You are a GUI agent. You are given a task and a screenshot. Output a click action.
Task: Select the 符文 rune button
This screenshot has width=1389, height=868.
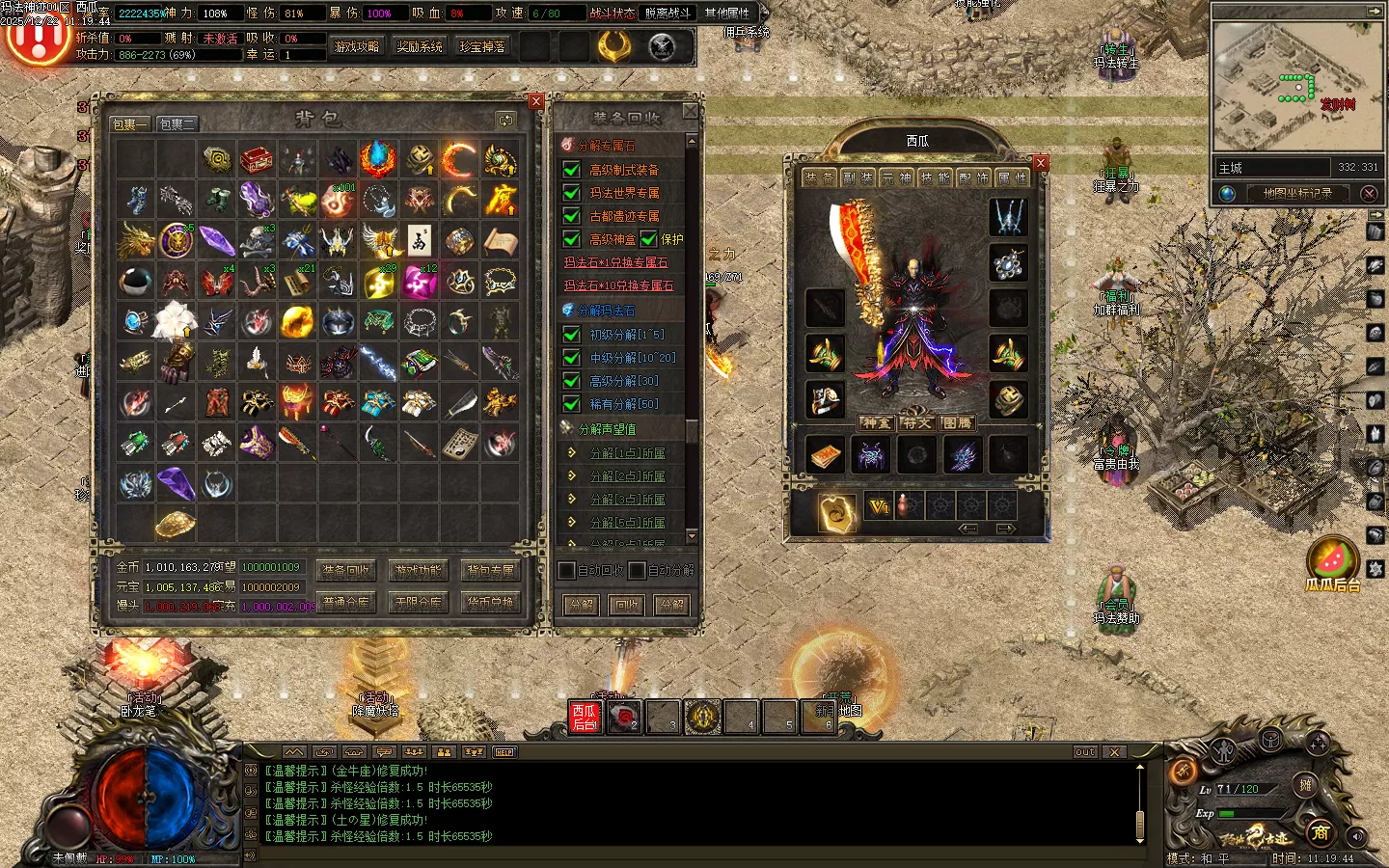coord(916,422)
